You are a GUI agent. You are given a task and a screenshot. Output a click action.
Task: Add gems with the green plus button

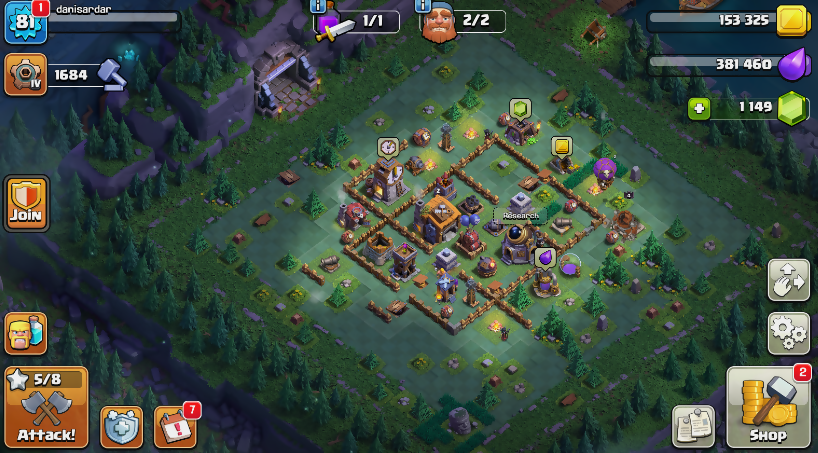[699, 108]
